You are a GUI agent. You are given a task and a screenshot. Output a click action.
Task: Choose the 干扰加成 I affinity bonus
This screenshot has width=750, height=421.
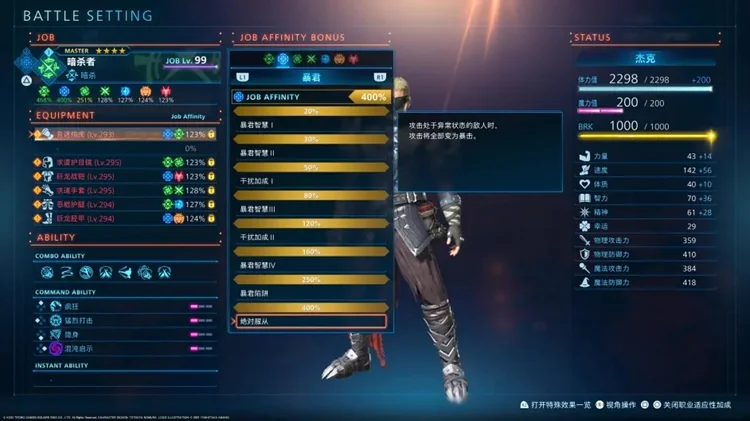click(x=309, y=181)
